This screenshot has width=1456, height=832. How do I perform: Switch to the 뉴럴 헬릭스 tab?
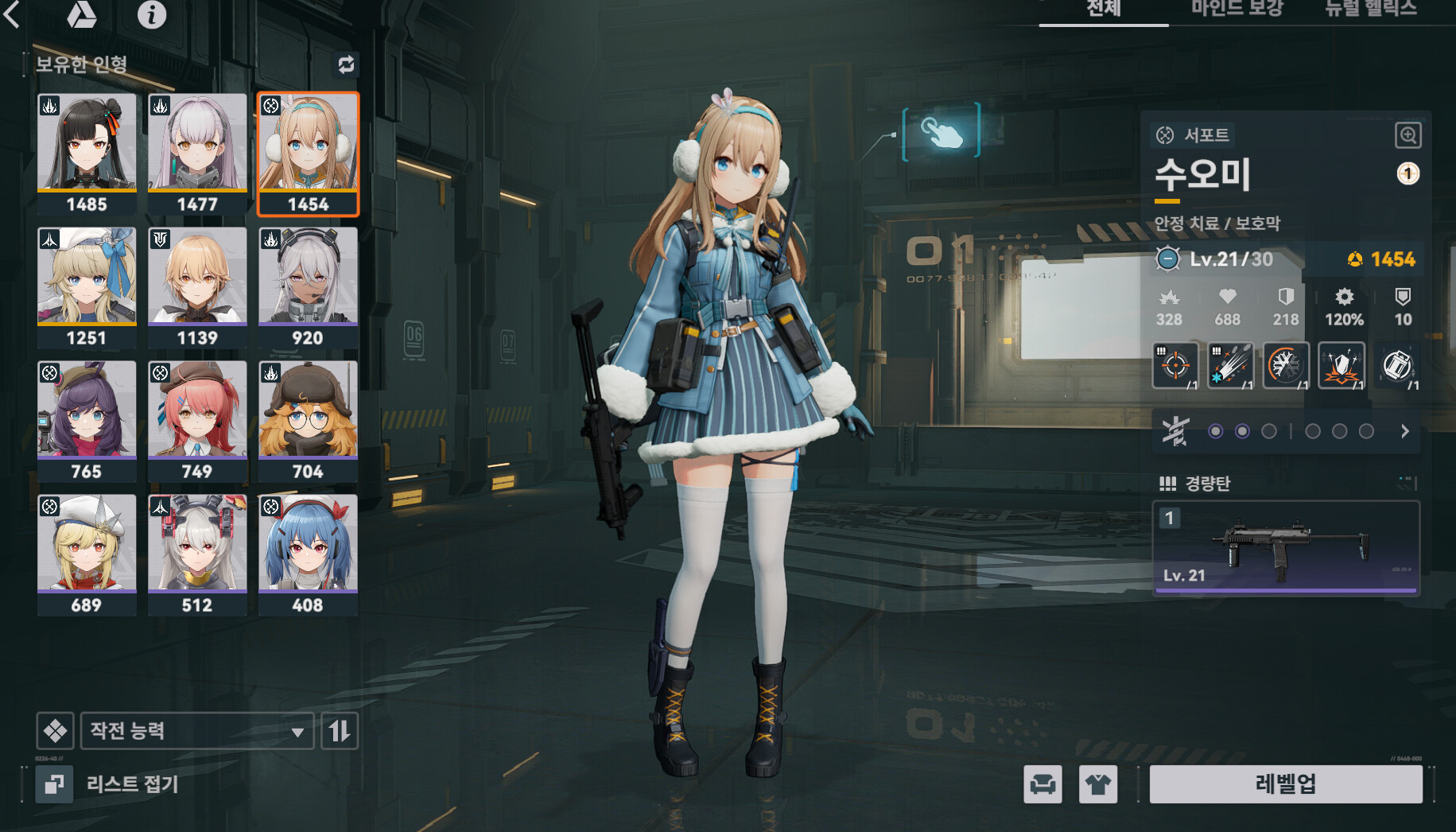pyautogui.click(x=1371, y=10)
